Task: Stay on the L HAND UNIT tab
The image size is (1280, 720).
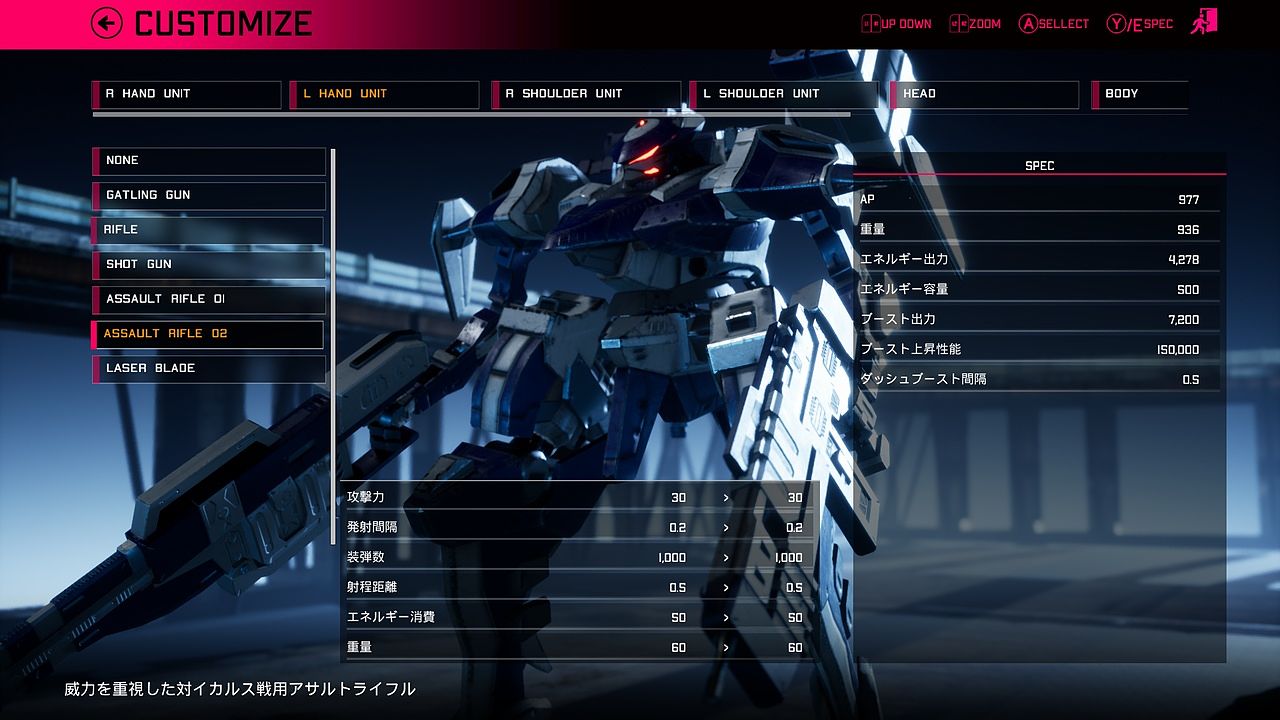Action: (385, 94)
